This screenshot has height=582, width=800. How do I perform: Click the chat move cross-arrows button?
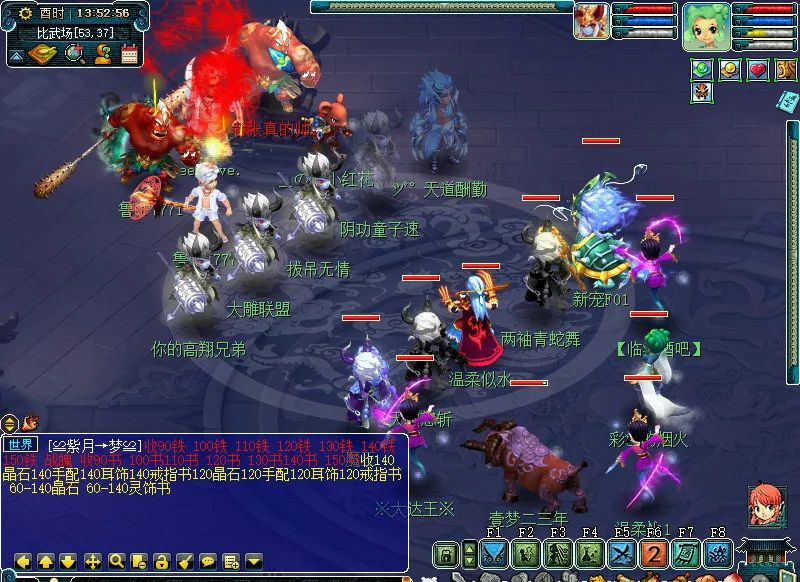[x=93, y=561]
